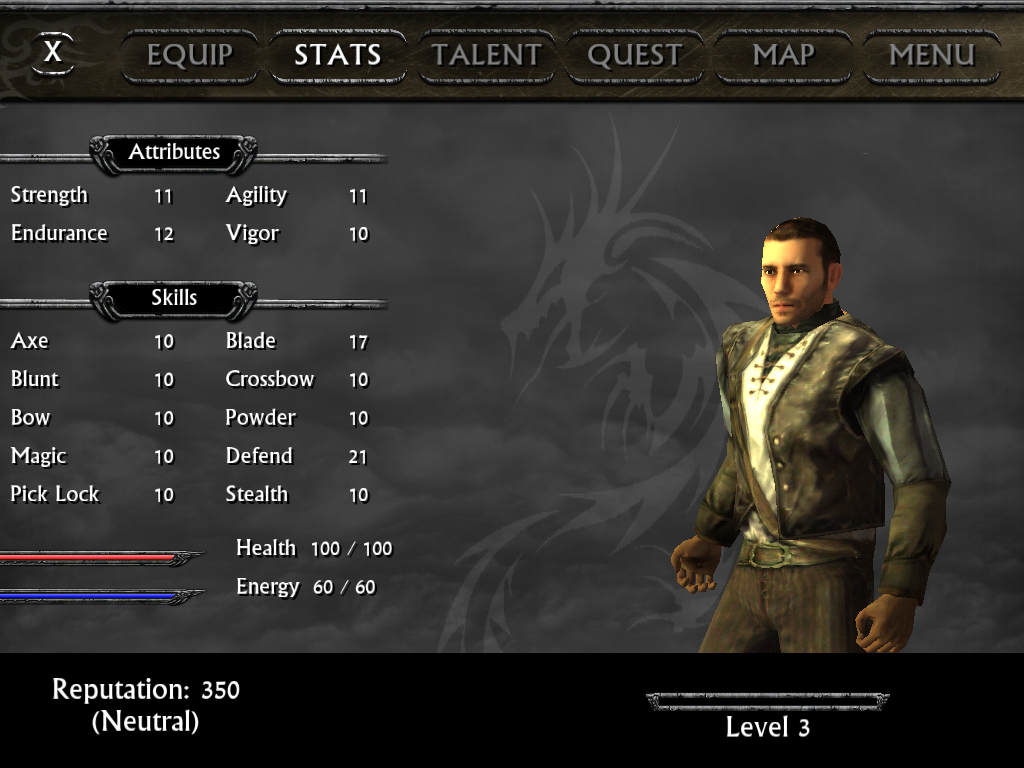Show the QUEST tab

[634, 55]
